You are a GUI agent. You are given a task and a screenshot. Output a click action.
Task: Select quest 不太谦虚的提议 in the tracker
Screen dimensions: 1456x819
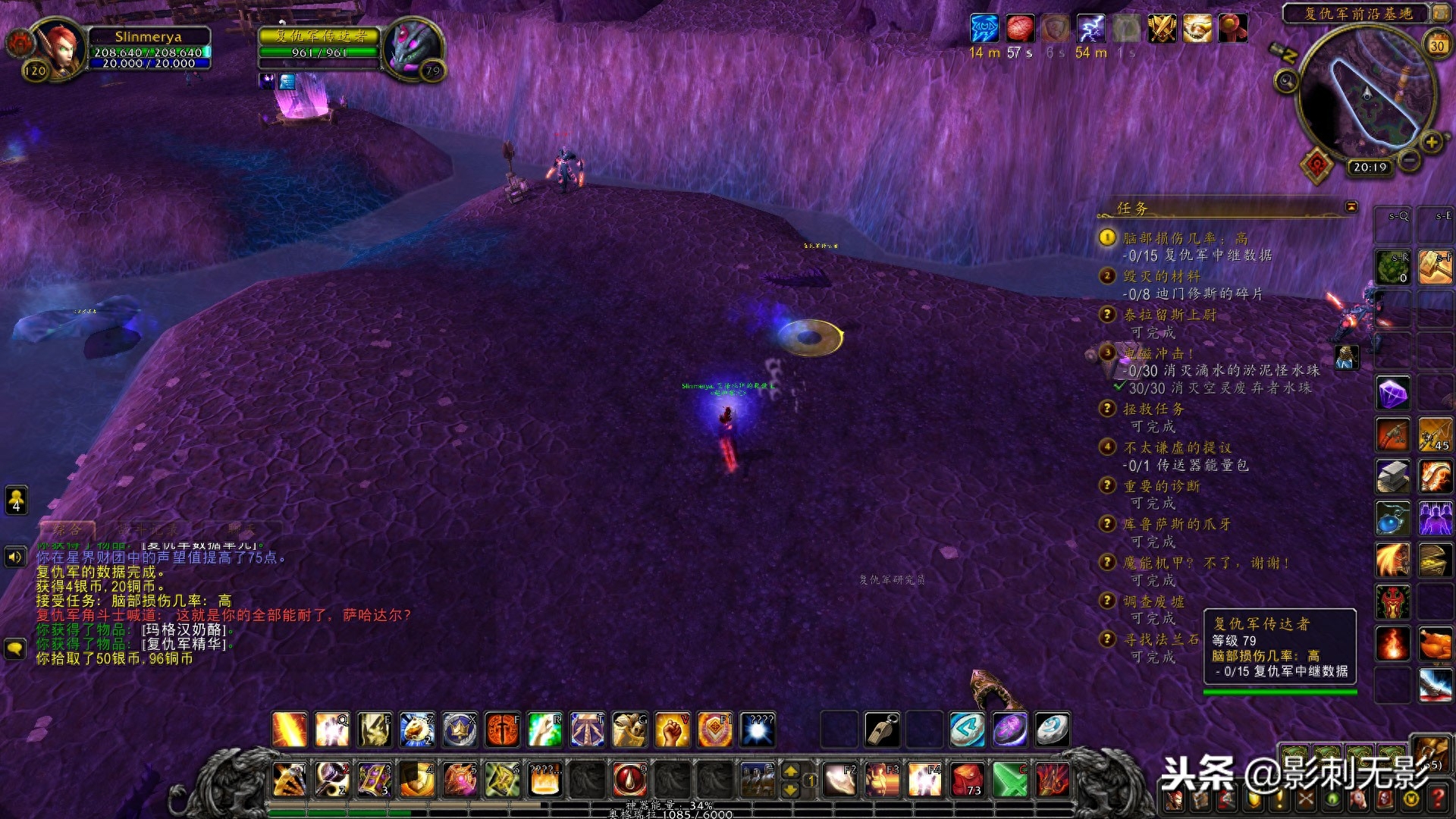[1177, 447]
